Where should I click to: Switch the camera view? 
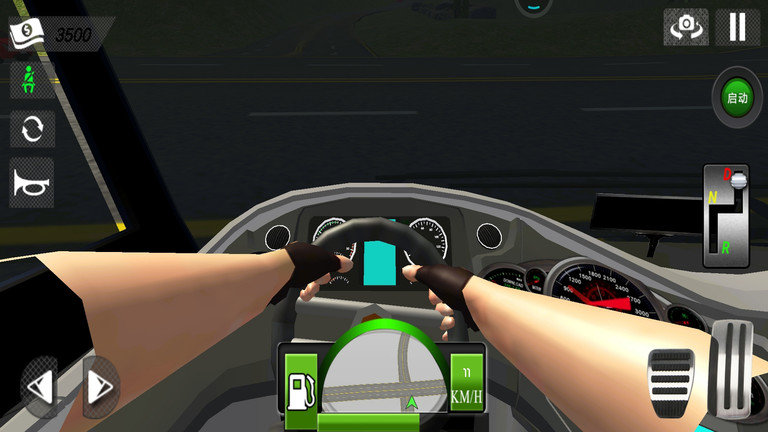[x=686, y=27]
